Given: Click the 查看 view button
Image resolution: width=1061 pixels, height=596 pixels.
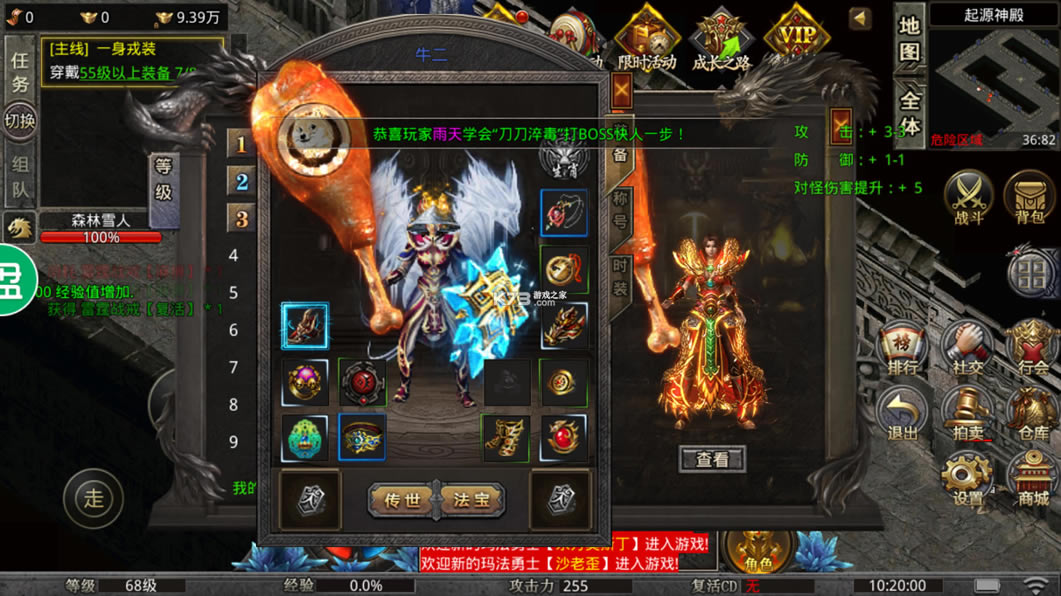Looking at the screenshot, I should (712, 459).
